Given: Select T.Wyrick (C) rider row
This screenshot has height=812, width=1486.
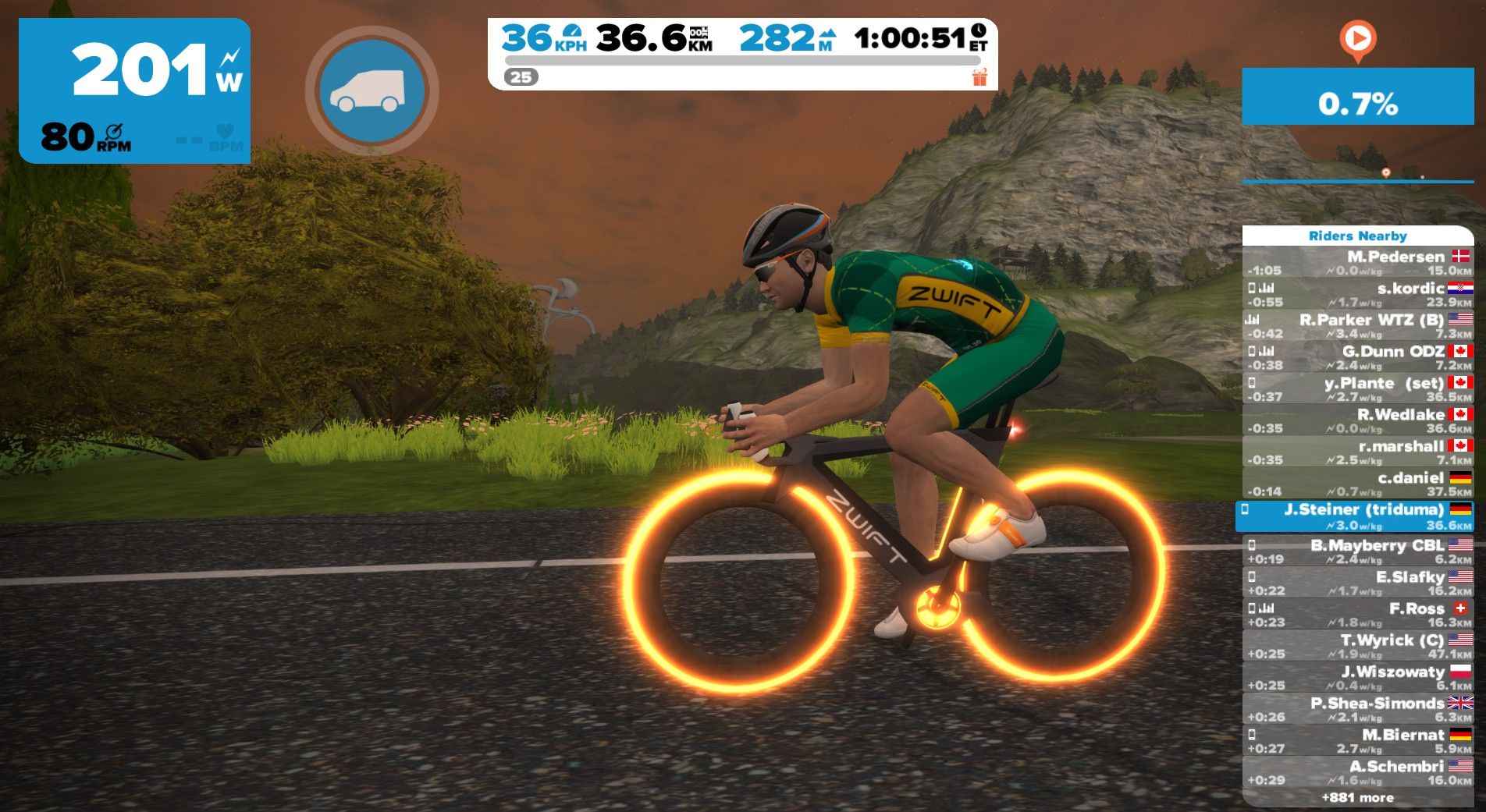Looking at the screenshot, I should pos(1357,646).
